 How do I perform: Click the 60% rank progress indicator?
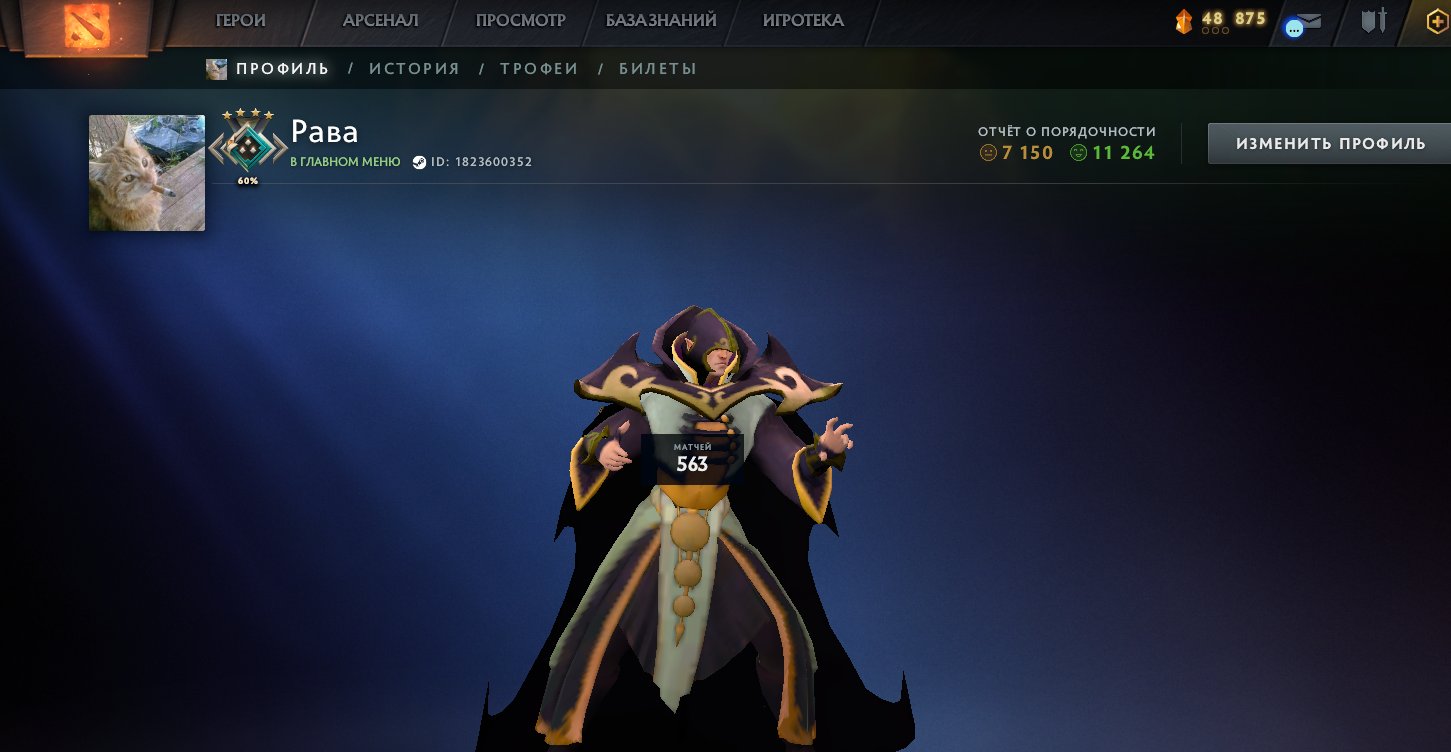tap(248, 181)
